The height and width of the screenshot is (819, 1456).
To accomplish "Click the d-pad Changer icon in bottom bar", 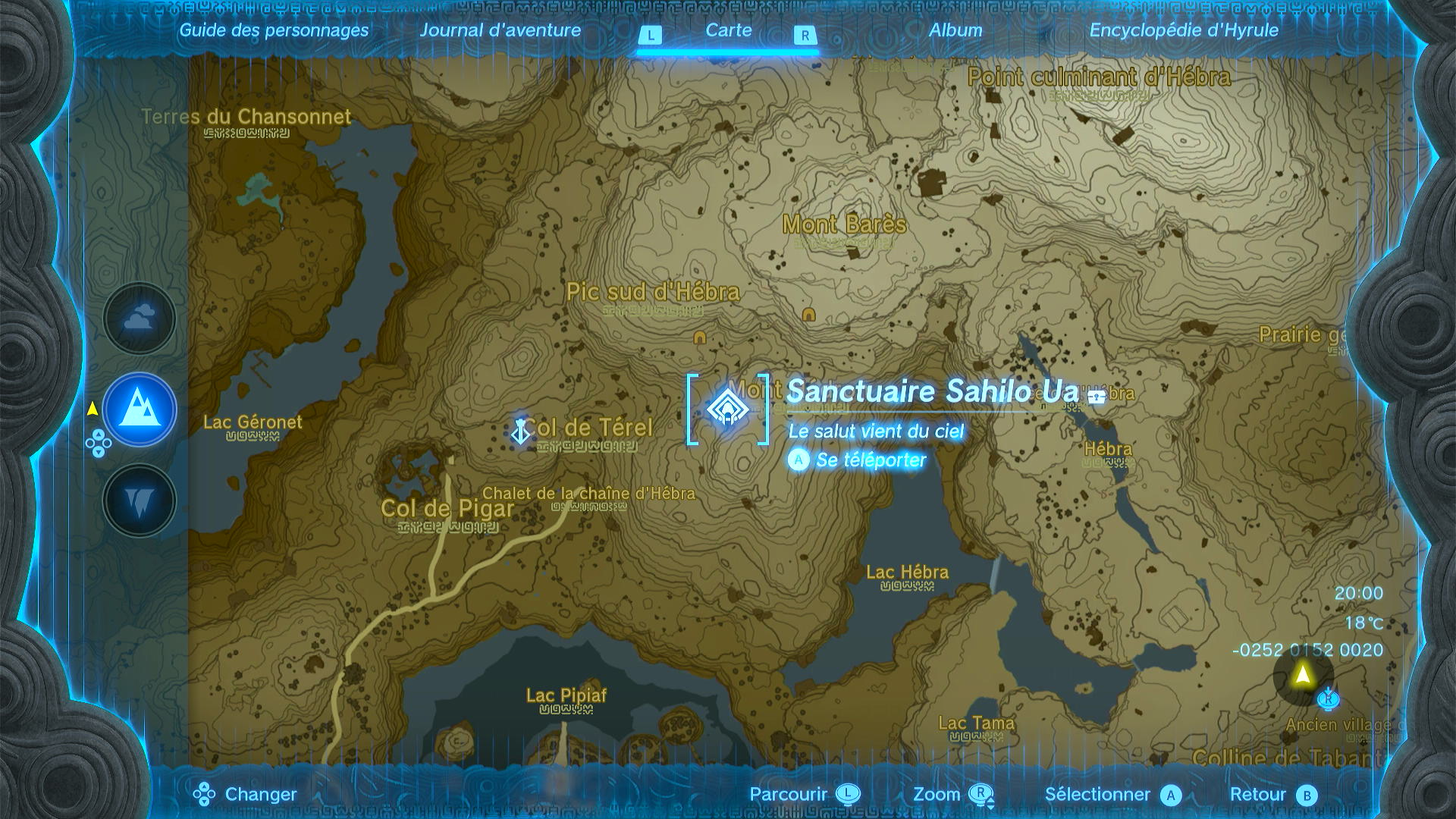I will coord(202,795).
